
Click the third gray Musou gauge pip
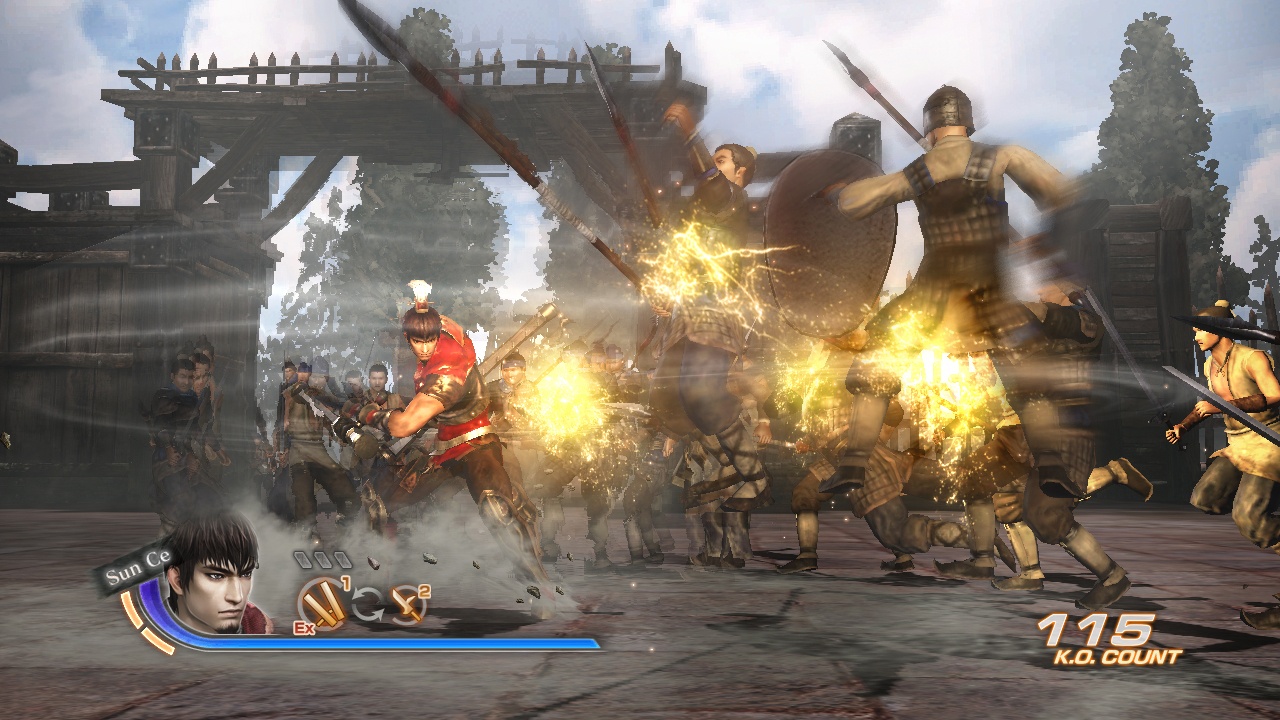coord(343,558)
